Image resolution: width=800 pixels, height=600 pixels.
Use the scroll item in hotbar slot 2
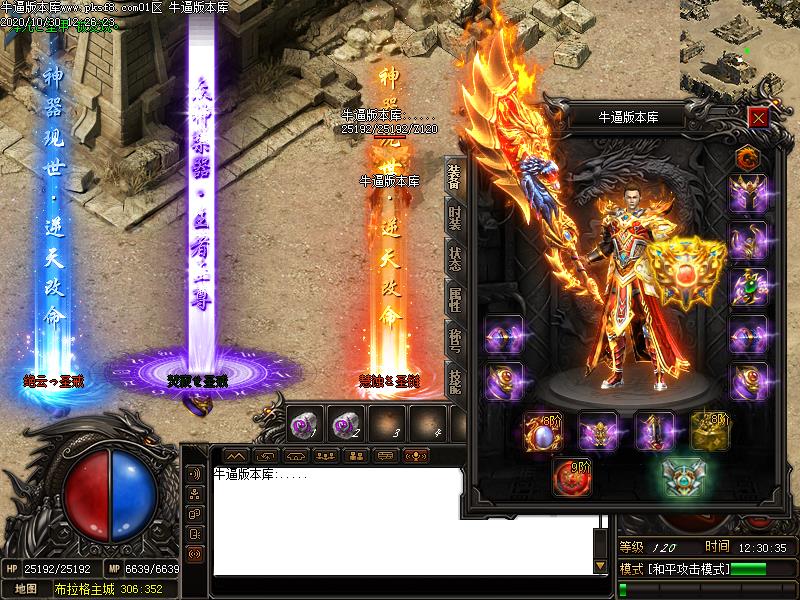click(x=346, y=424)
